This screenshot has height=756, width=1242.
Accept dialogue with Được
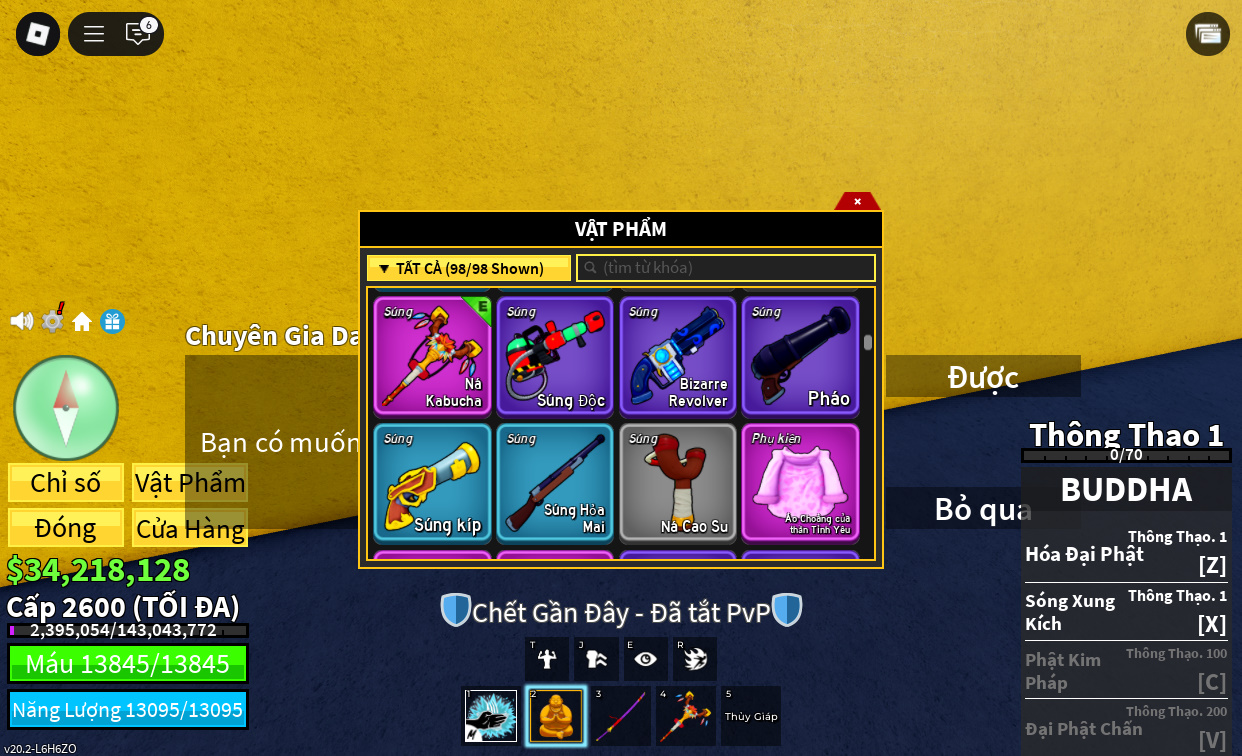[982, 377]
